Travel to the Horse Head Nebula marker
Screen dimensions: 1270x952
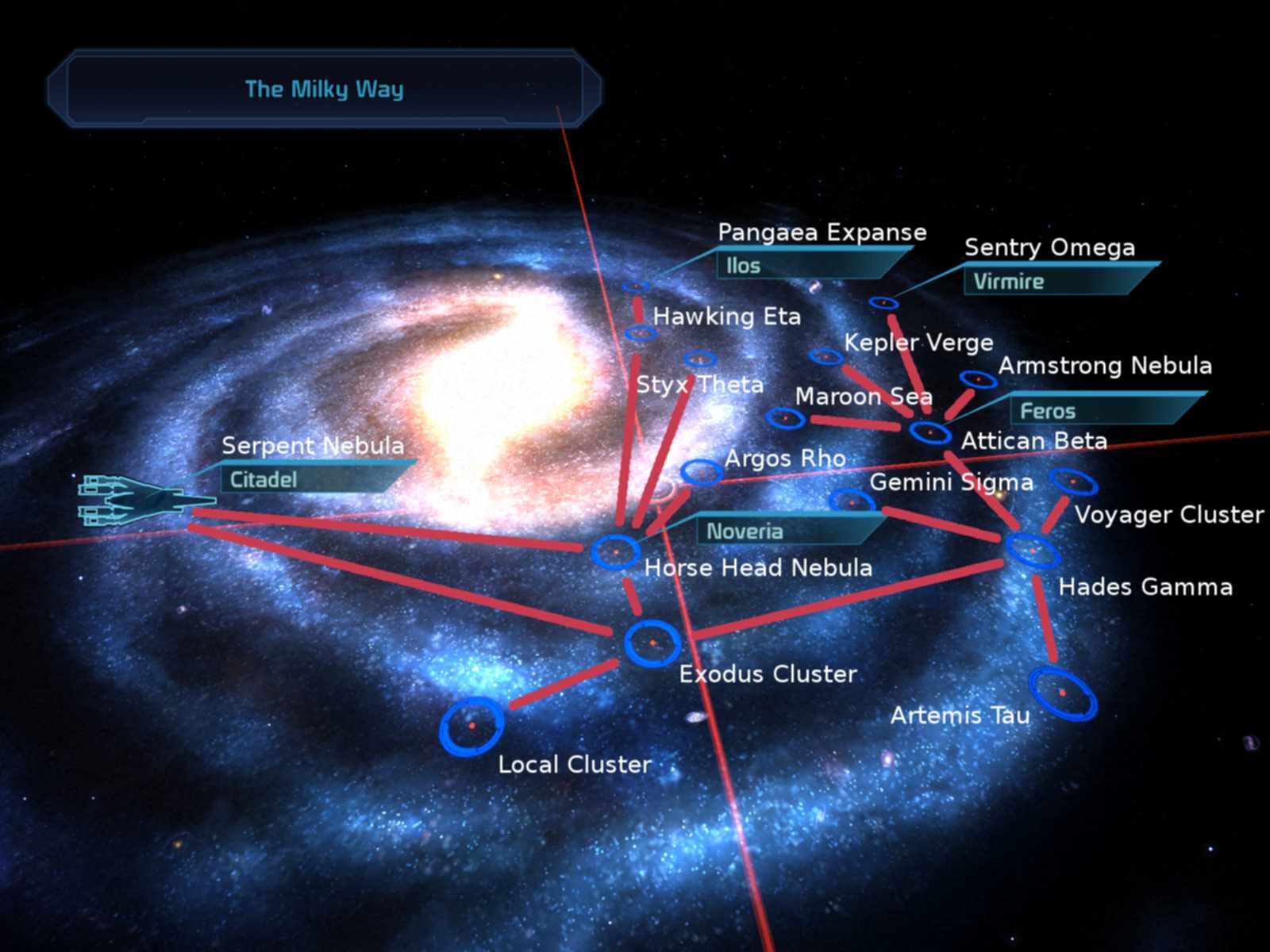(x=615, y=551)
